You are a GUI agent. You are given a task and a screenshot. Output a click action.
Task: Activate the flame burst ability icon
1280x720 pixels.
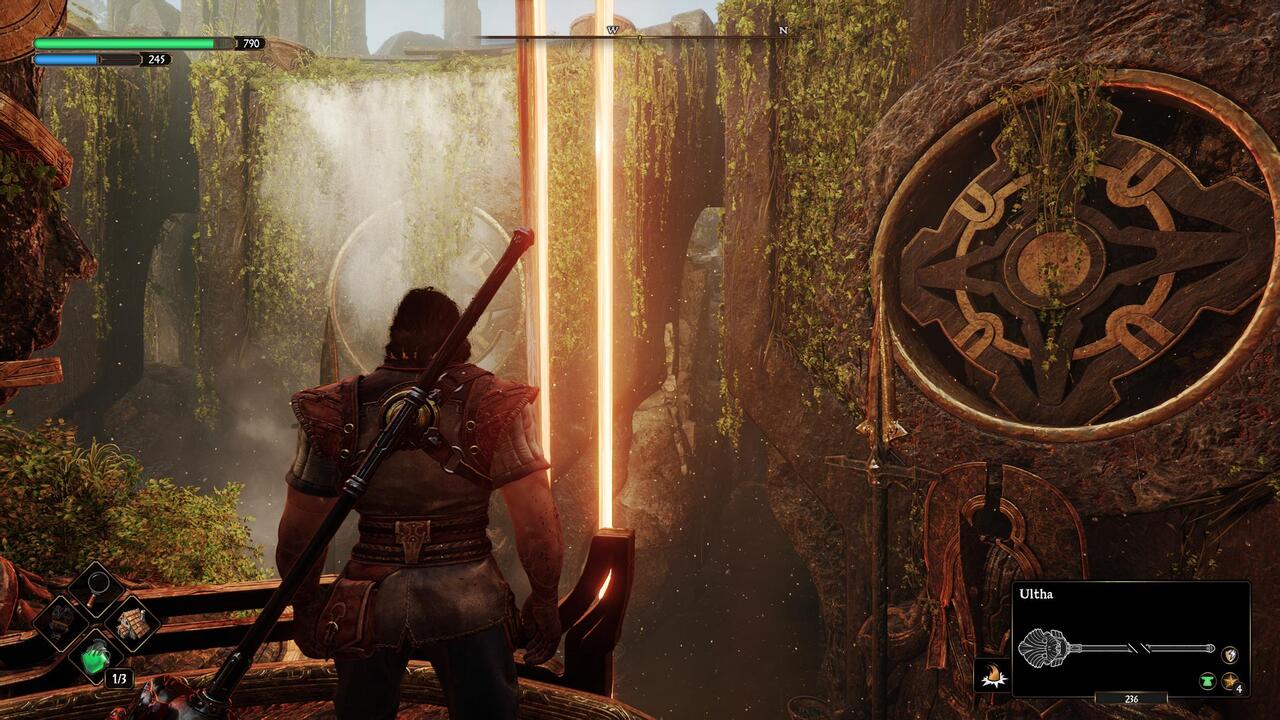tap(991, 676)
